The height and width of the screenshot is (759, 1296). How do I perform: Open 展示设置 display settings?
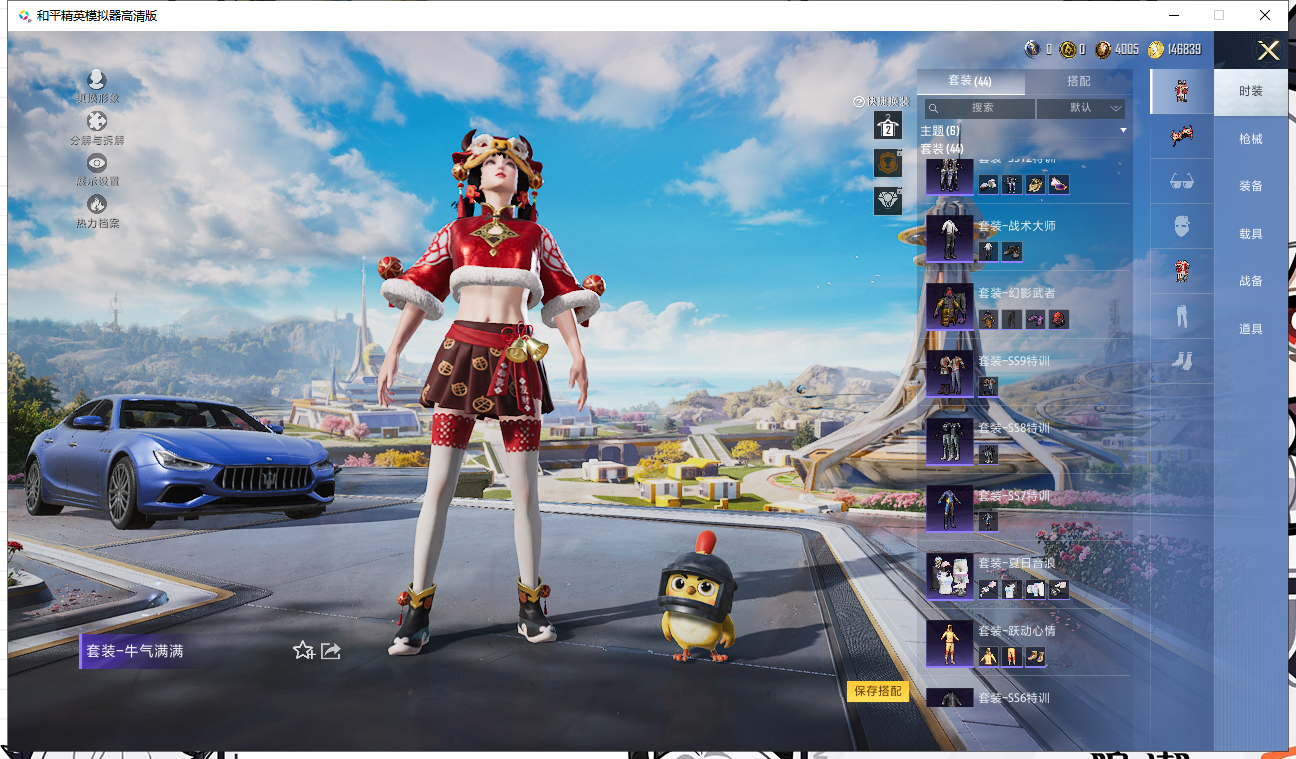point(97,168)
